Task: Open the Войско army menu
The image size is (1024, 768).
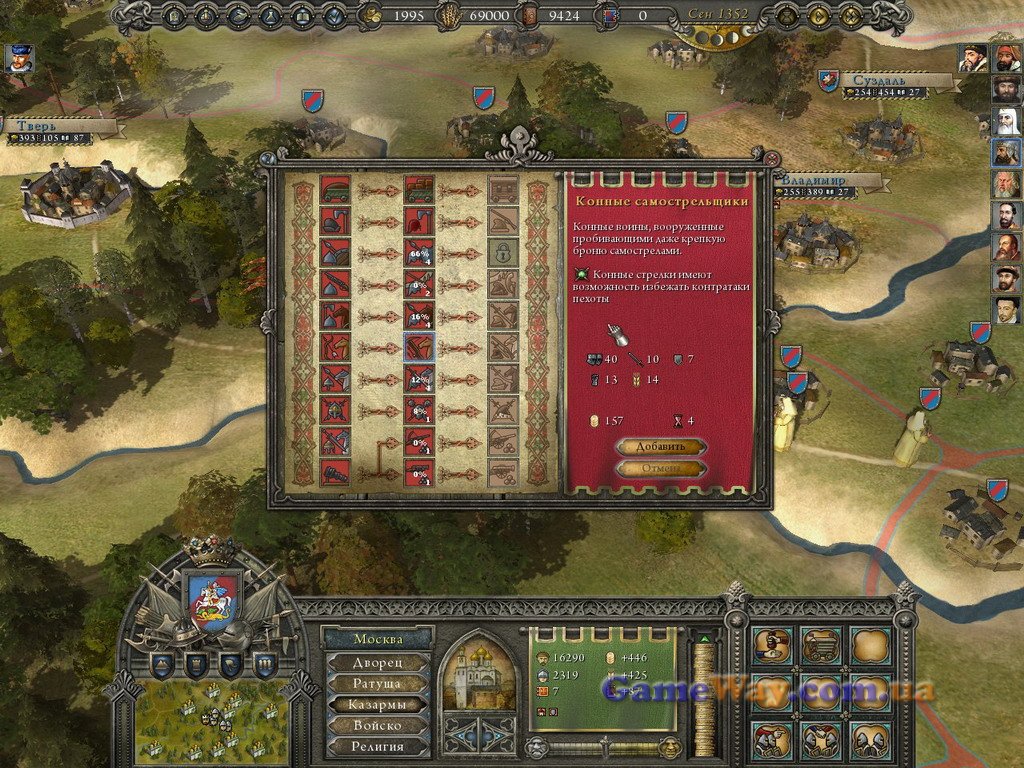Action: 377,725
